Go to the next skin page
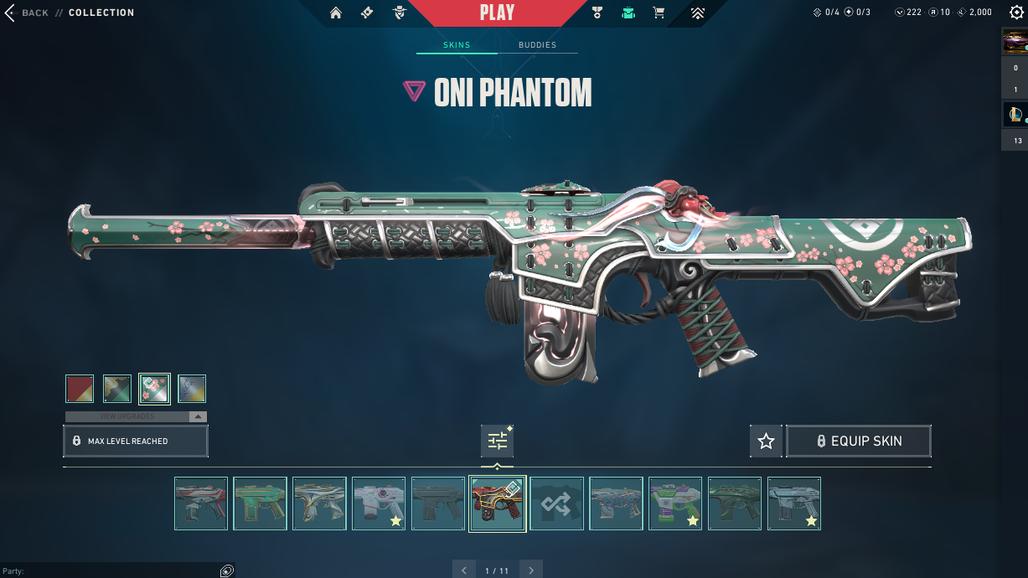The height and width of the screenshot is (578, 1028). [531, 570]
